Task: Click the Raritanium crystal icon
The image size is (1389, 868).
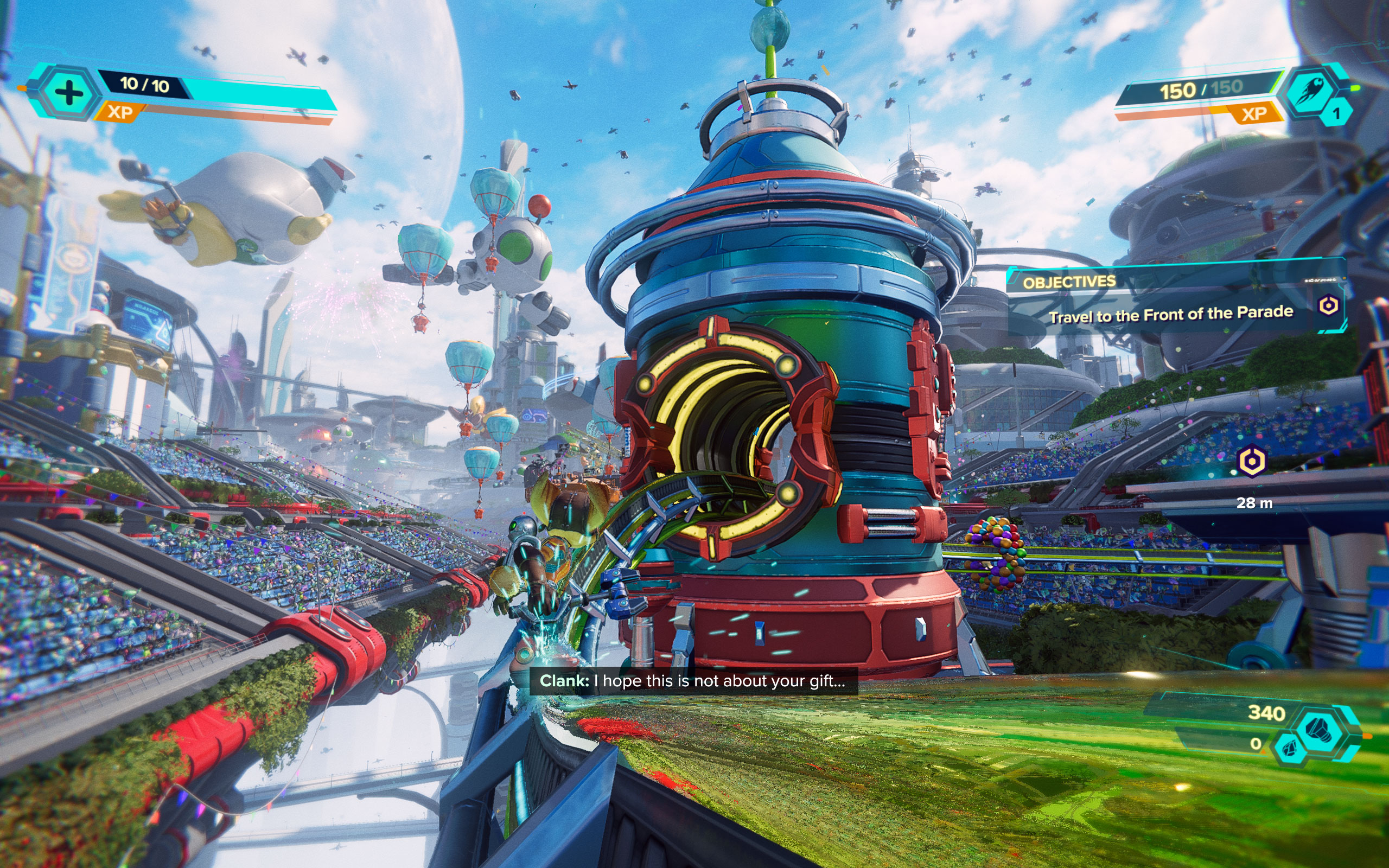Action: coord(1289,749)
